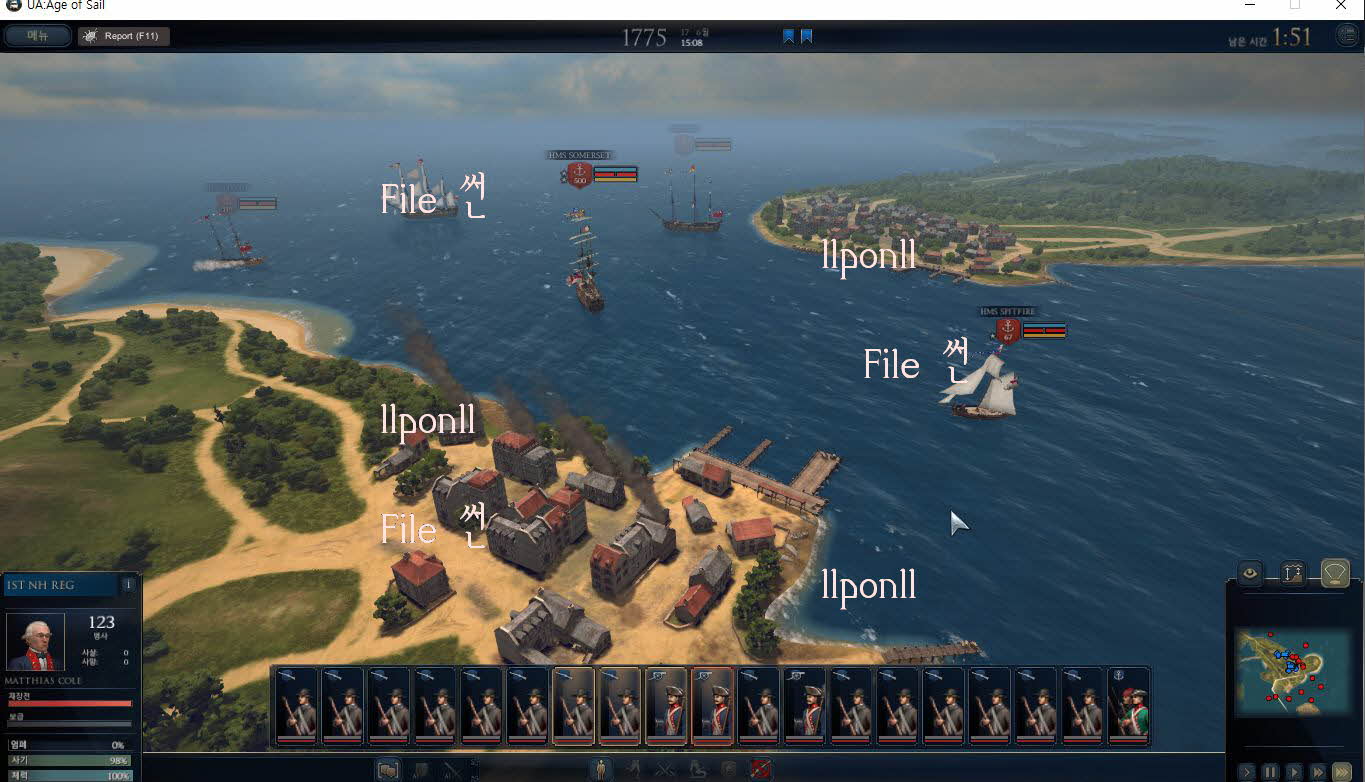Toggle the firing arc overlay button

(1335, 573)
